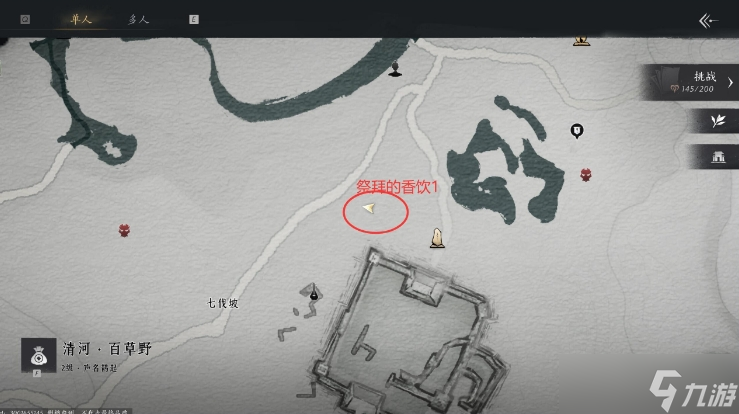The image size is (739, 414).
Task: Open the gate icon side button
Action: (716, 156)
